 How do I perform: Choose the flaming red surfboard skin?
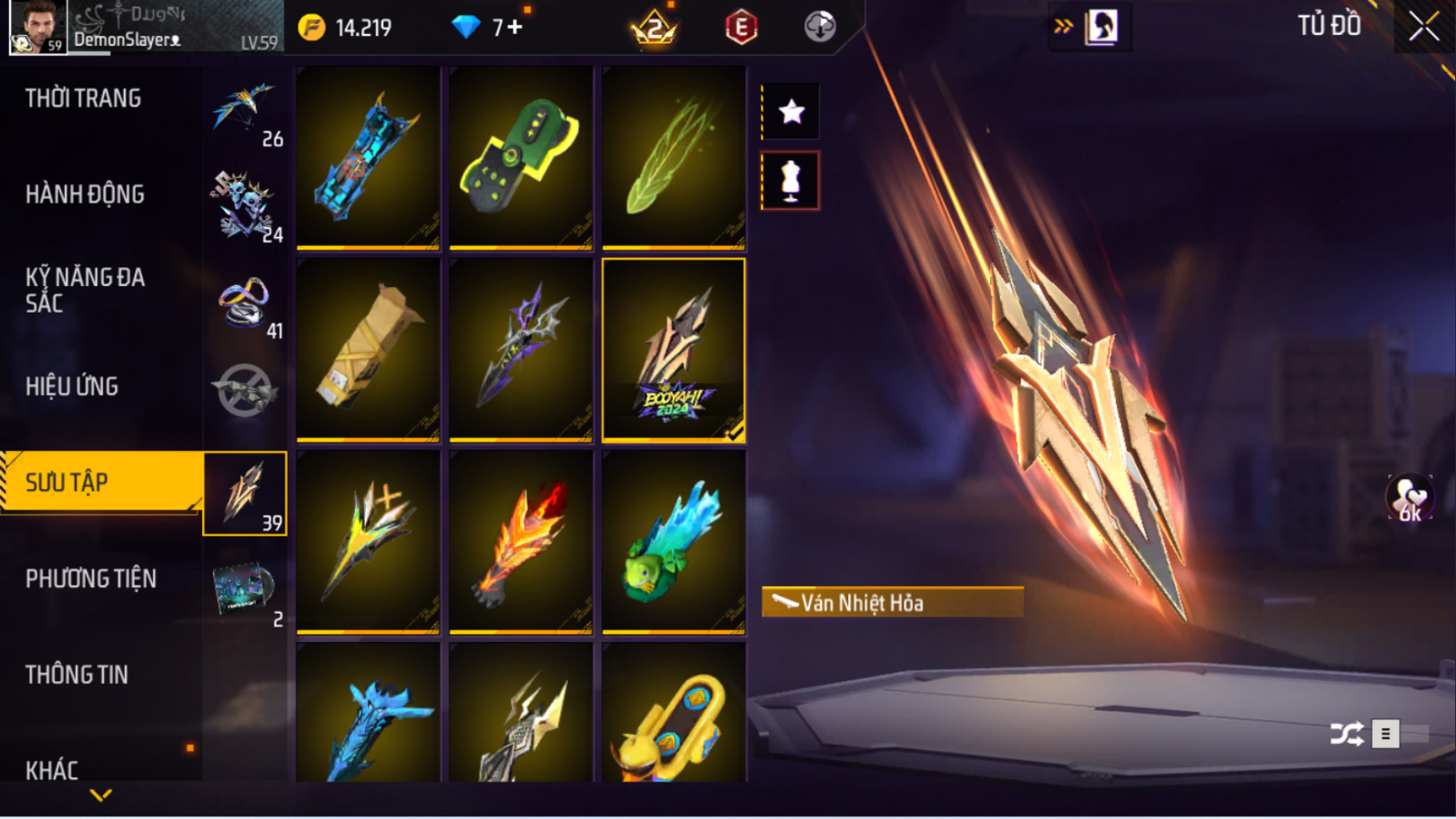tap(521, 542)
